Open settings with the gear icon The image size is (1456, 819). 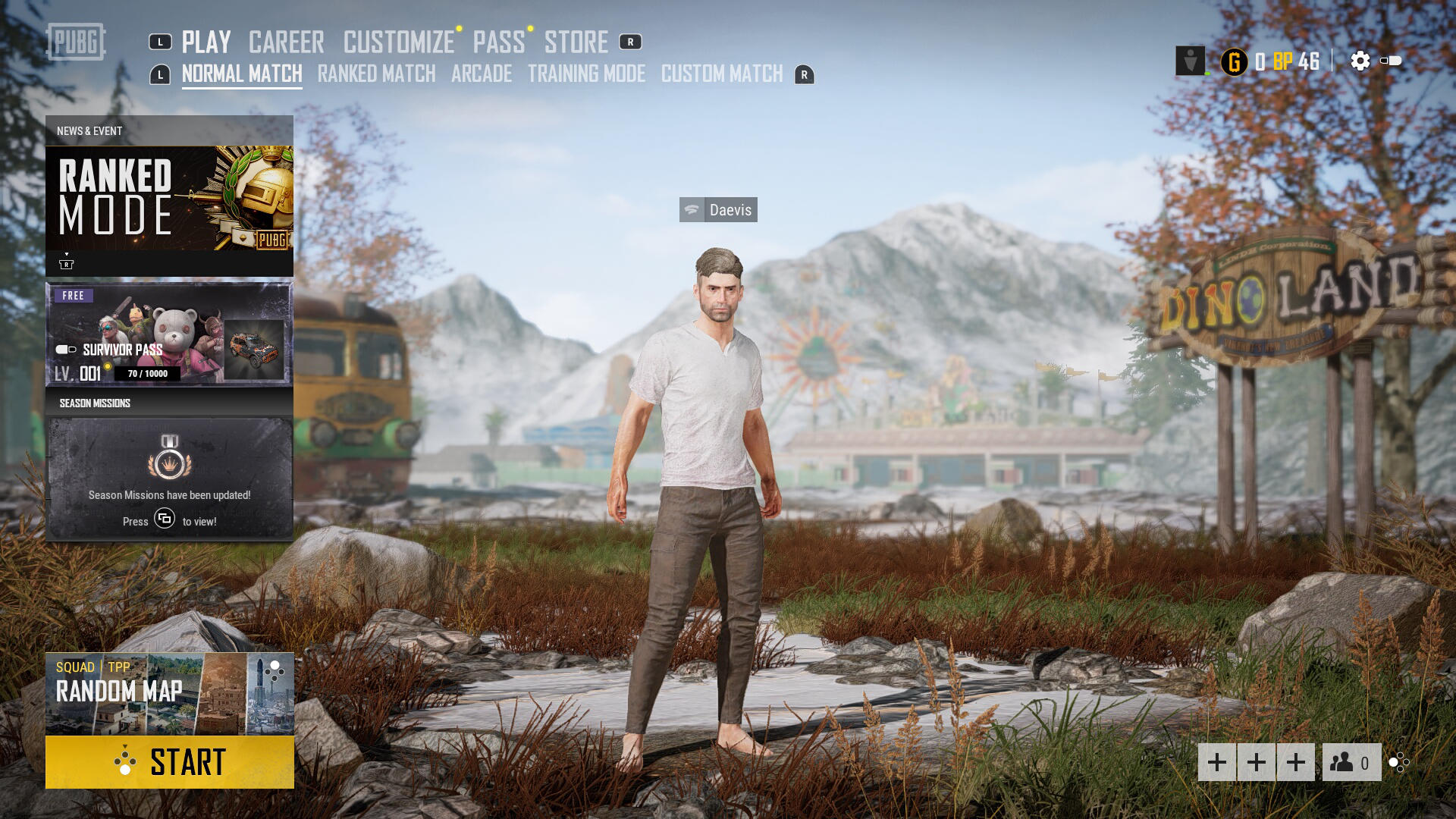point(1360,61)
